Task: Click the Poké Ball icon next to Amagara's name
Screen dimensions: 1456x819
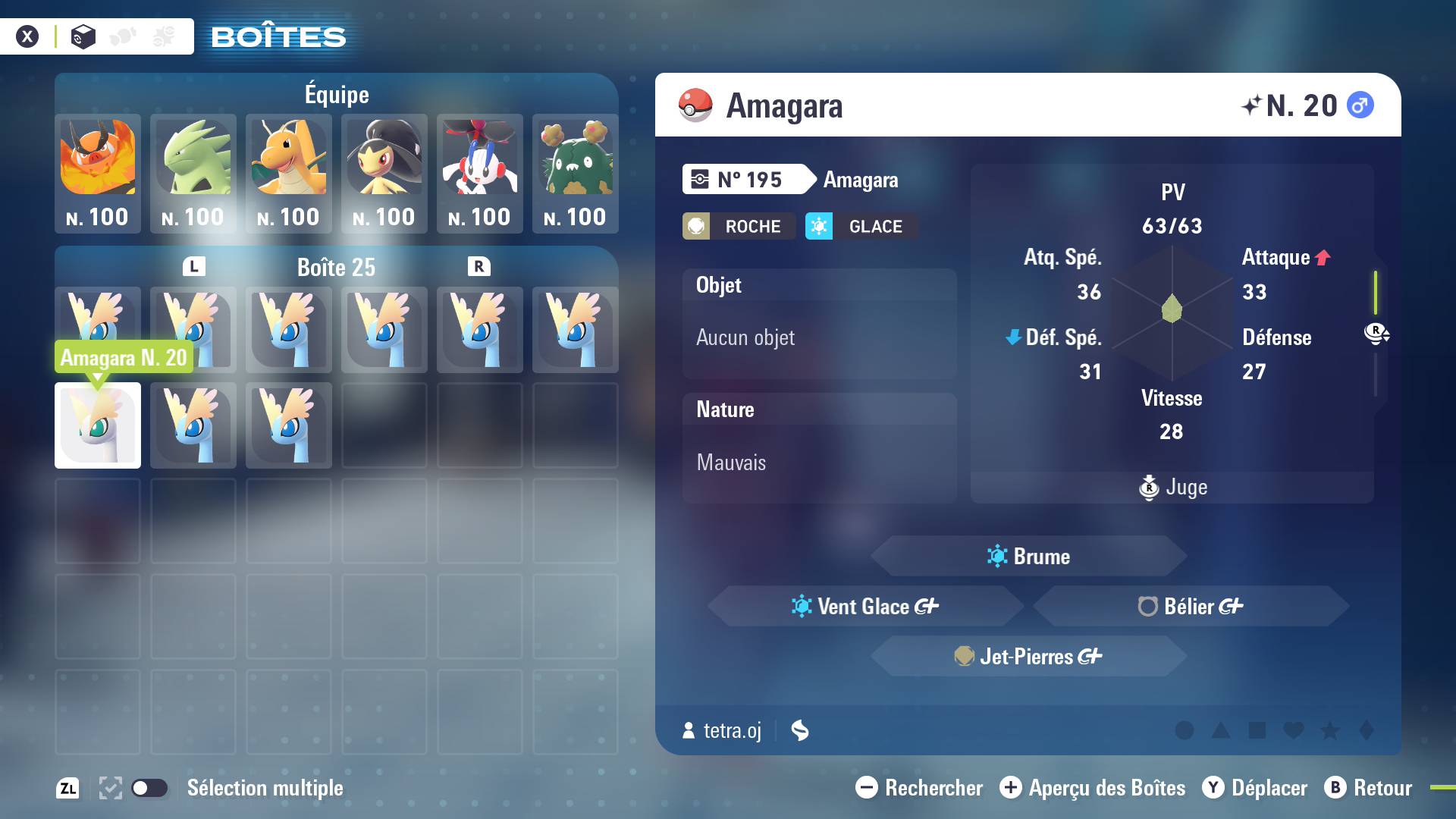Action: tap(695, 105)
